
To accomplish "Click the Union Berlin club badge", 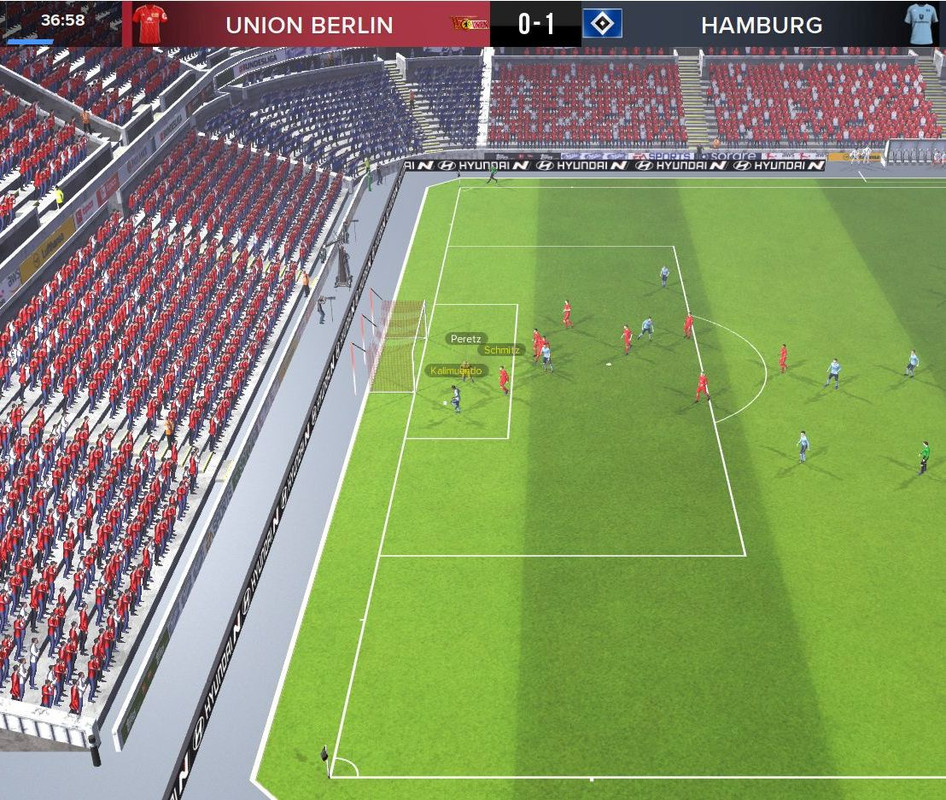I will (x=463, y=24).
